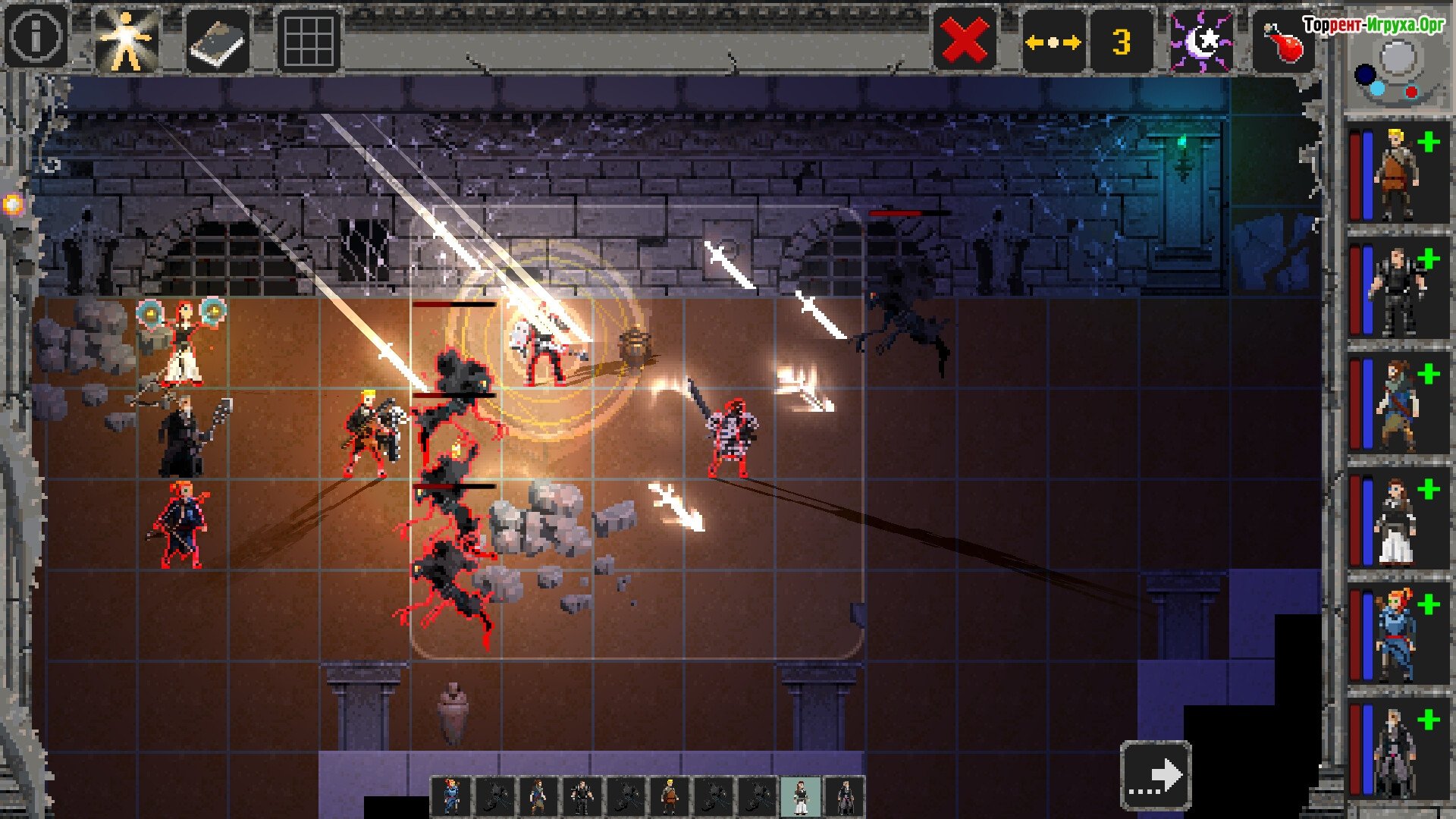Choose the bearded hero with red scarf portrait

[x=1396, y=407]
